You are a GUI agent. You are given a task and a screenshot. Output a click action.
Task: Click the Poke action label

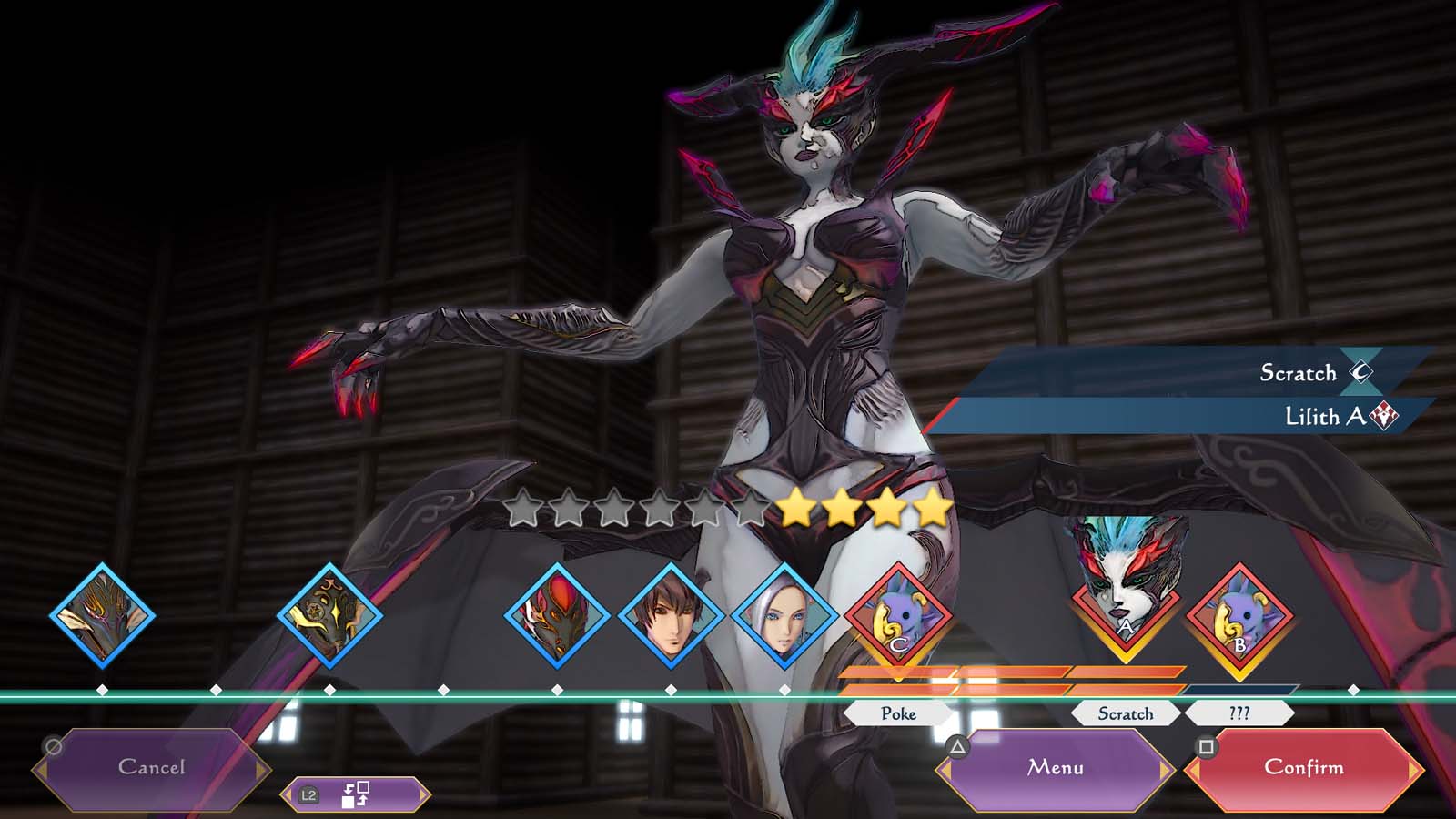pos(898,713)
